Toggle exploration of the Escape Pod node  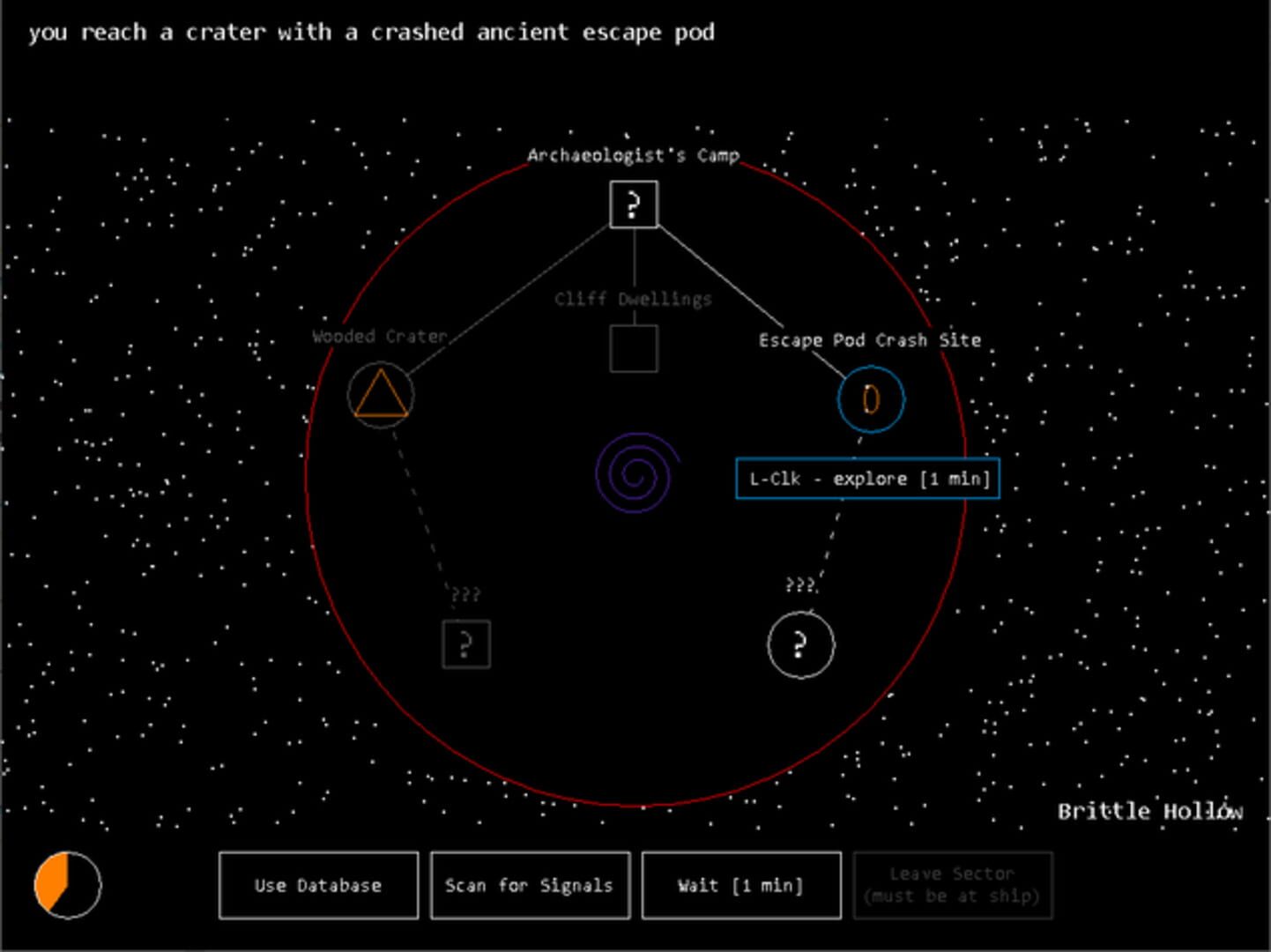point(869,399)
